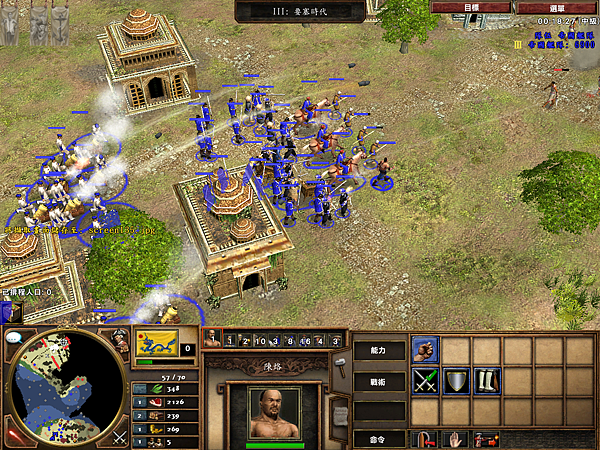600x450 pixels.
Task: Open the 目標 objectives button
Action: tap(471, 7)
